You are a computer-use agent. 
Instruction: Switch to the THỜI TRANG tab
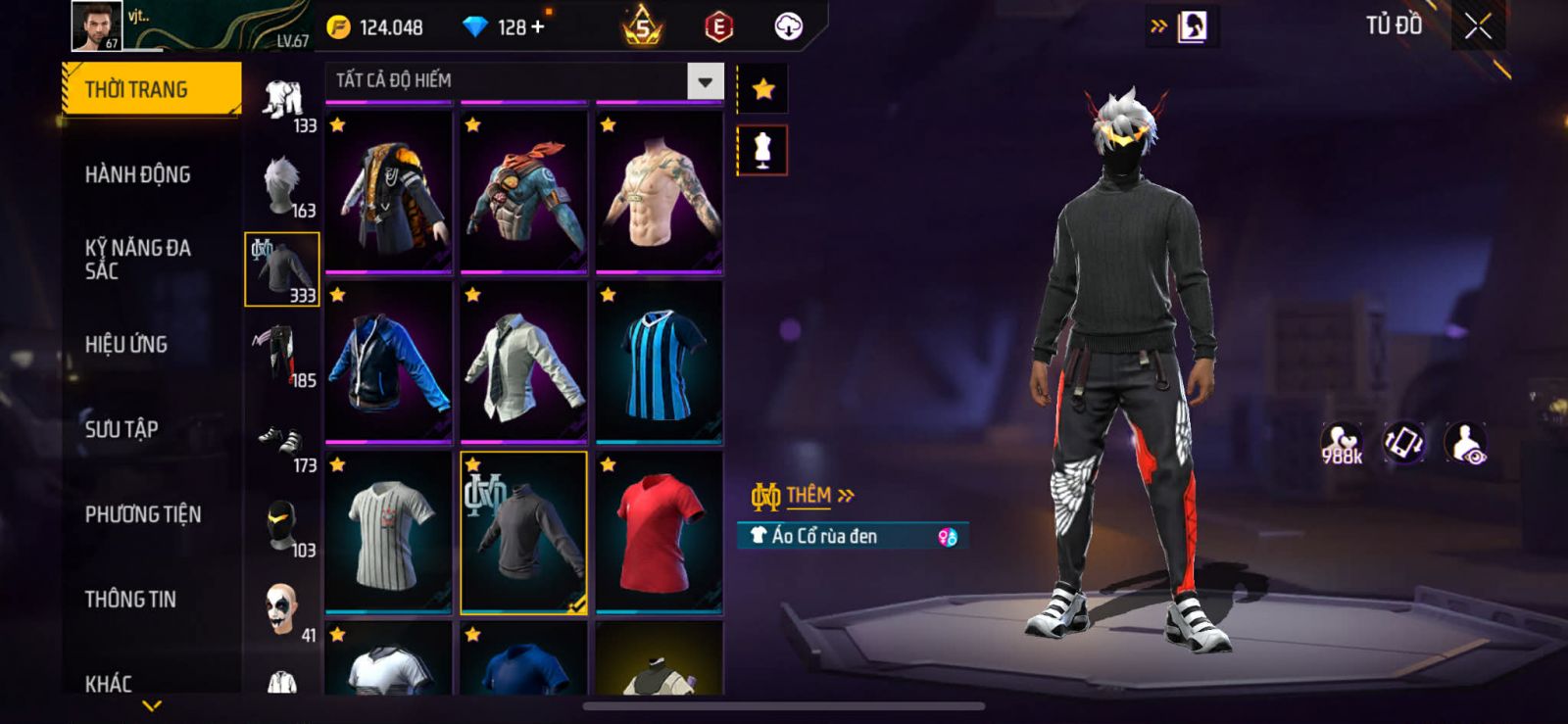pyautogui.click(x=151, y=89)
